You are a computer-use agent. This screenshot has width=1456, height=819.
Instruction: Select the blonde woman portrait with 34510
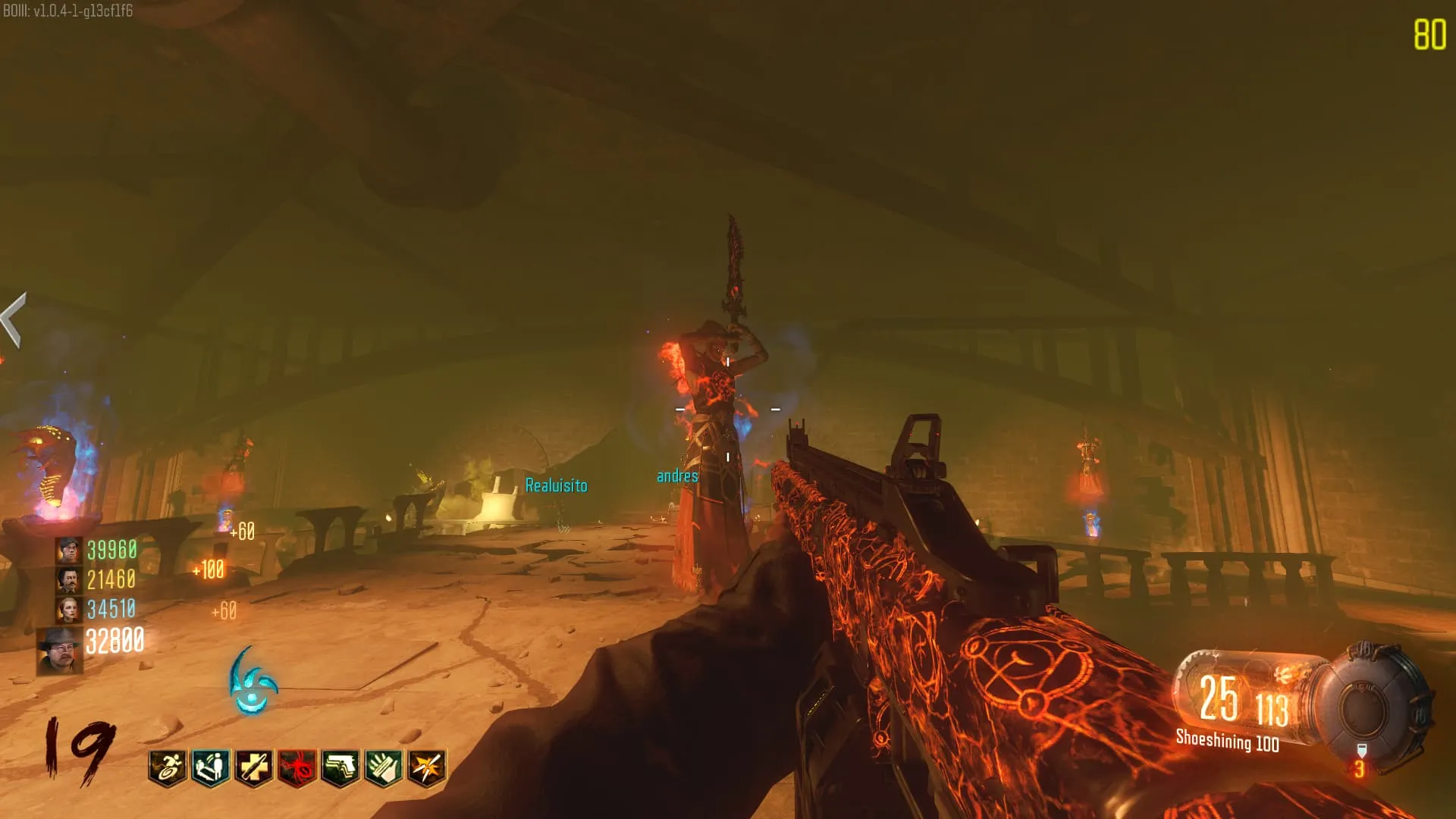[x=68, y=609]
